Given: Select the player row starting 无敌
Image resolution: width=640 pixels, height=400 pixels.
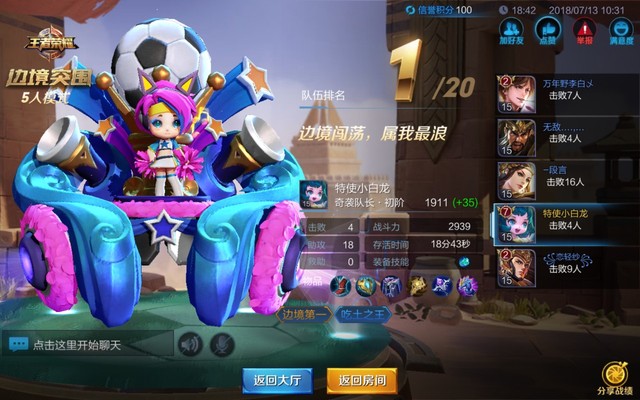Looking at the screenshot, I should [565, 136].
